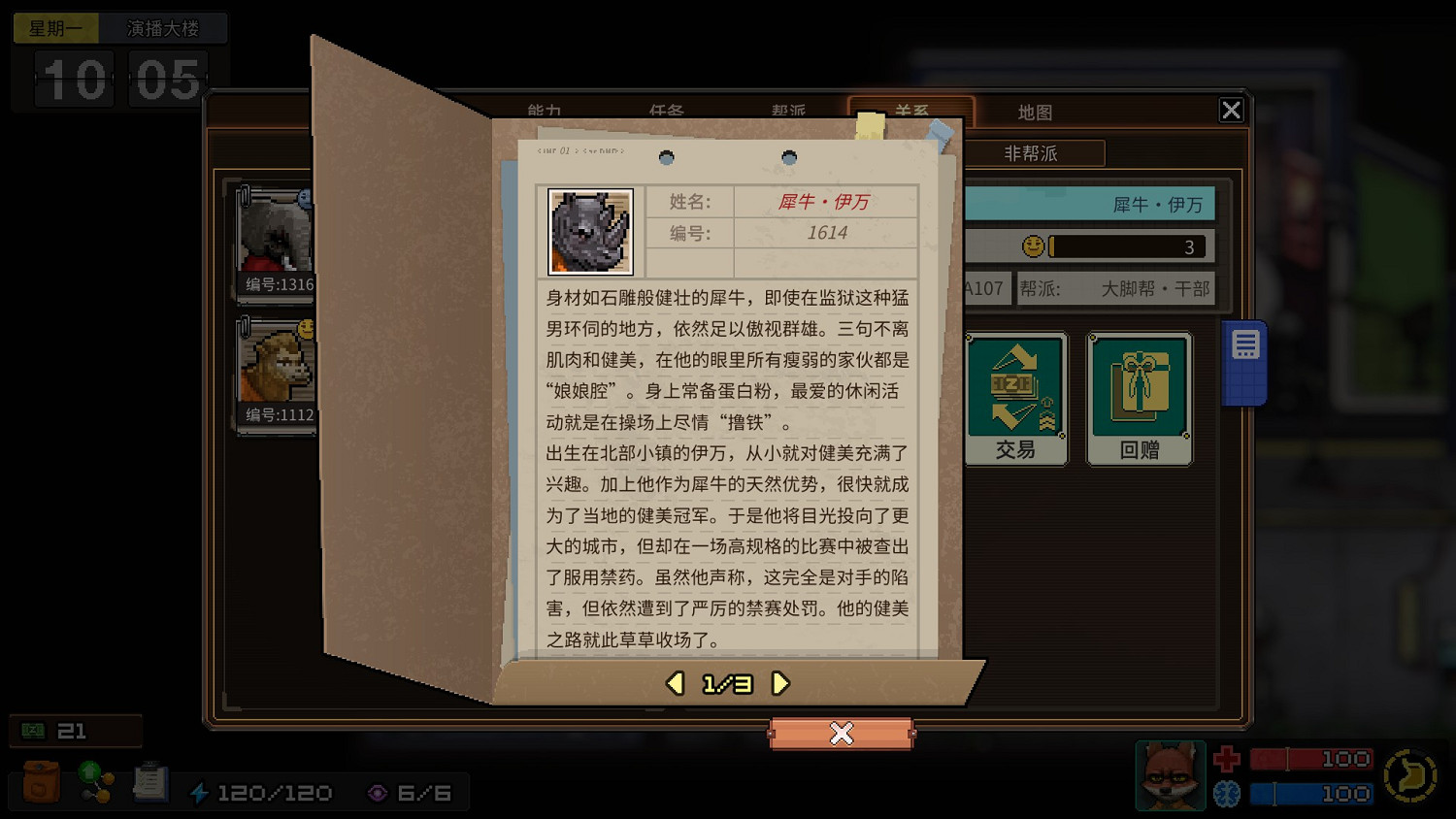This screenshot has height=819, width=1456.
Task: Click the purple eye icon showing 6/6
Action: coord(378,793)
